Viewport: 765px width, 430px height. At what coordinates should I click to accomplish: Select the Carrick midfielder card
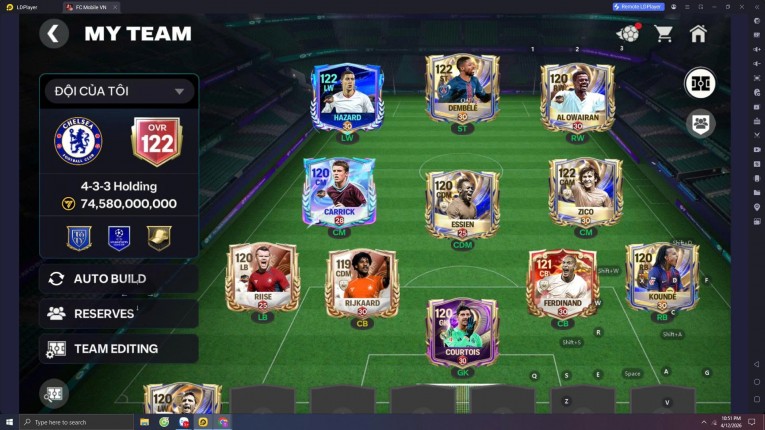click(x=339, y=192)
